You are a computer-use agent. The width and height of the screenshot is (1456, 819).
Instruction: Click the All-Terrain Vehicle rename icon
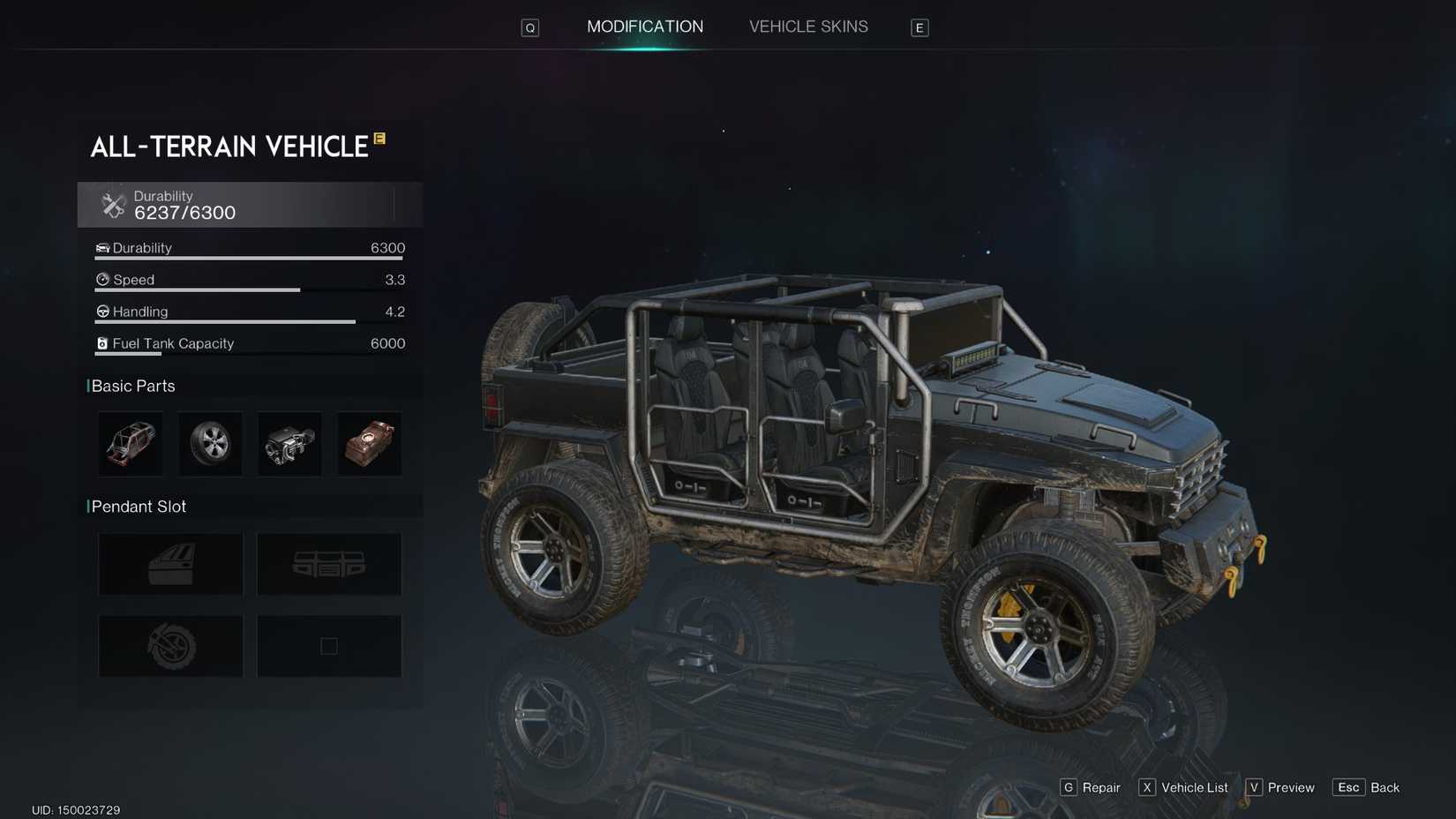click(379, 139)
